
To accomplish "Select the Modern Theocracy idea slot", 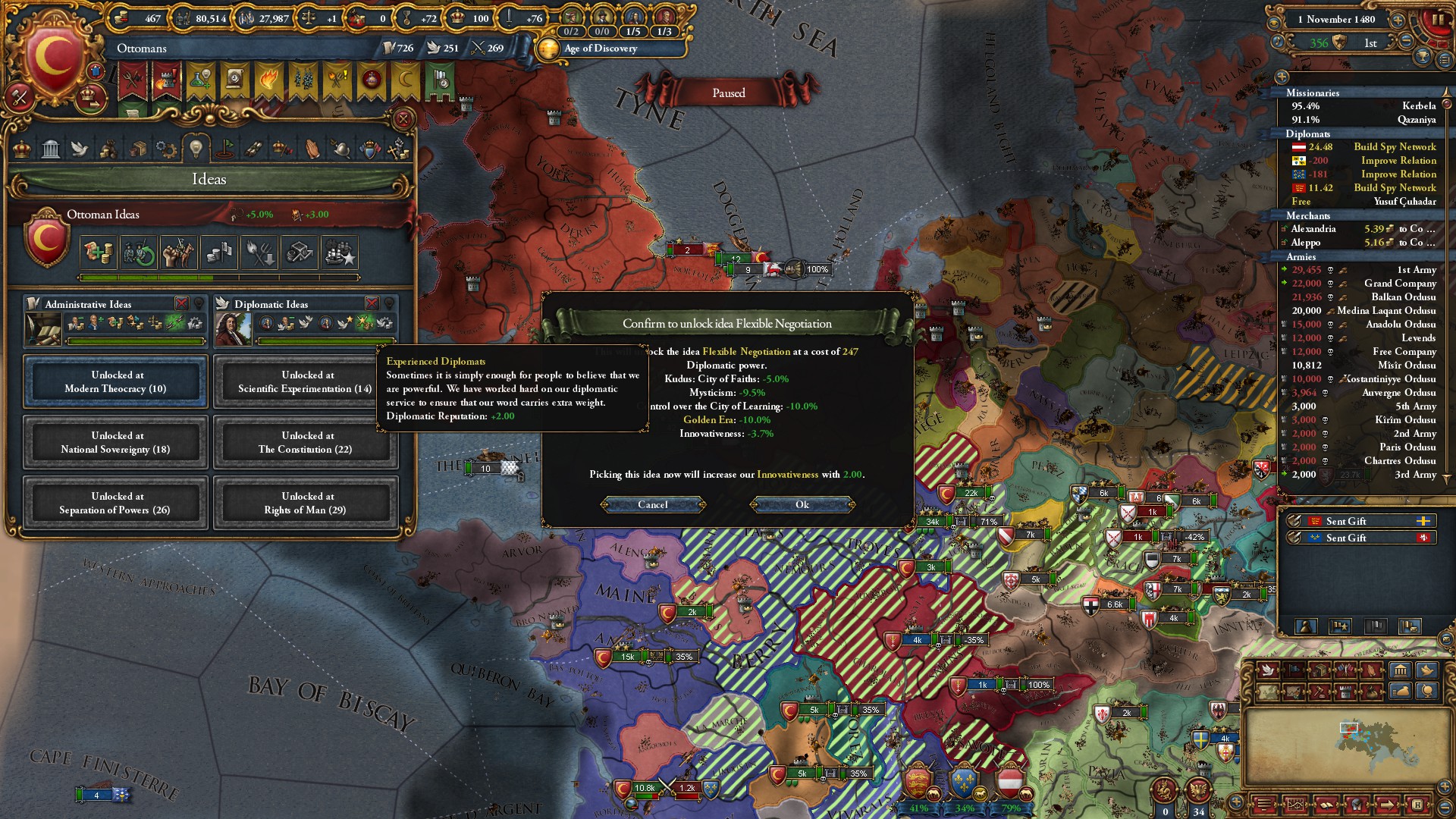I will pos(115,381).
